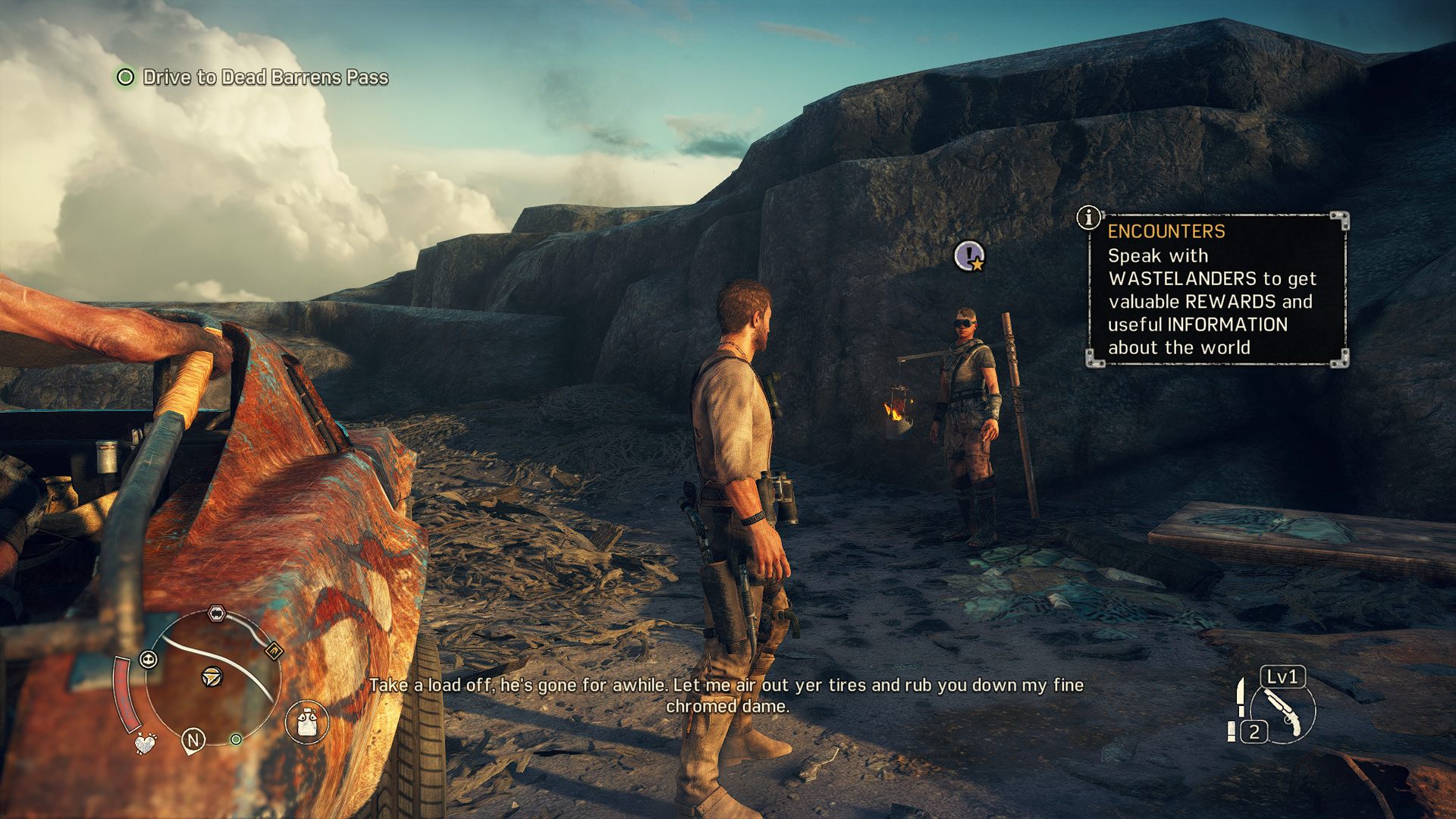Click the Encounters tutorial info icon
This screenshot has width=1456, height=819.
tap(1089, 218)
